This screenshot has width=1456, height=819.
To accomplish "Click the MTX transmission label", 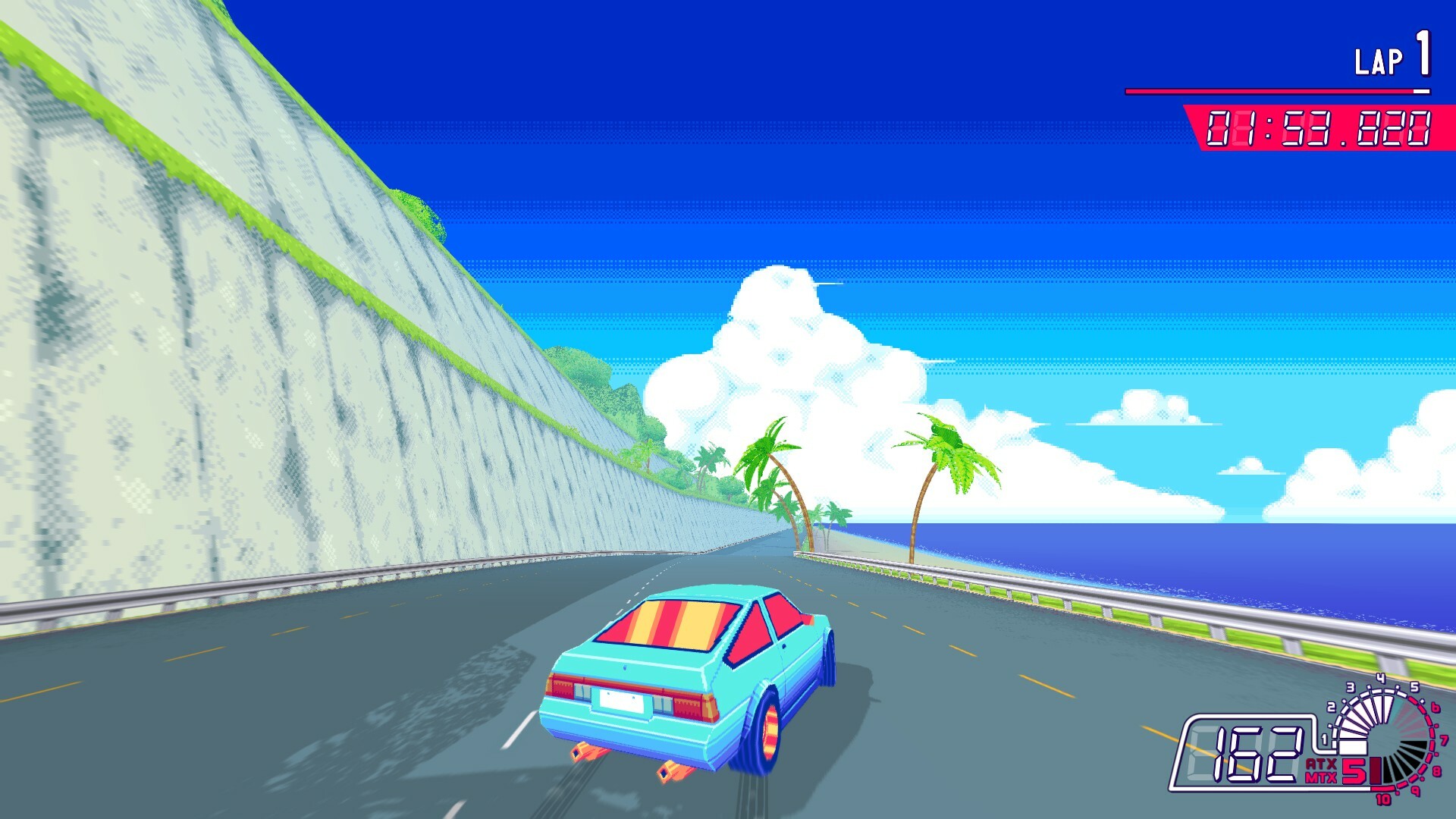I will point(1321,777).
